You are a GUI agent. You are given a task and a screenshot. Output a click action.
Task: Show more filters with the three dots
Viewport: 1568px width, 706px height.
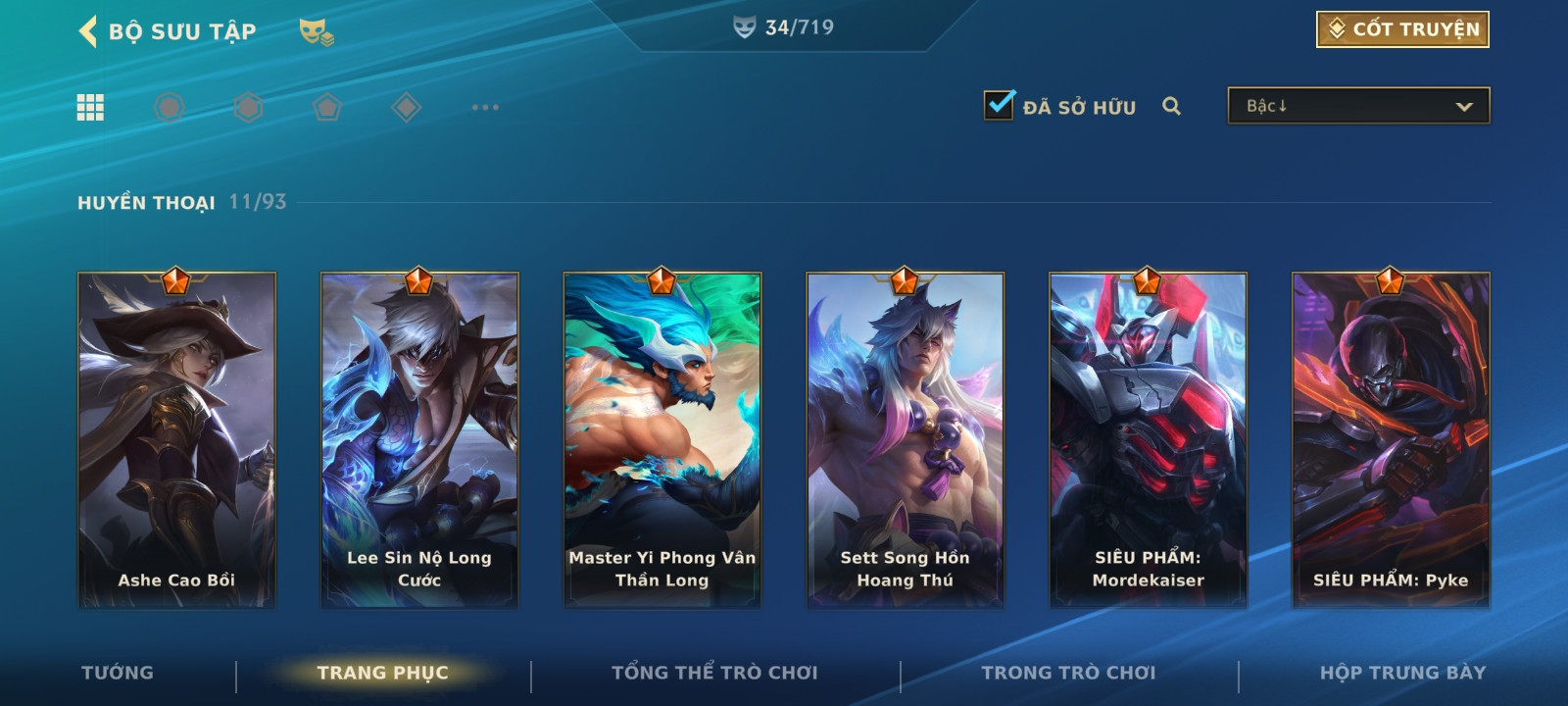click(485, 107)
